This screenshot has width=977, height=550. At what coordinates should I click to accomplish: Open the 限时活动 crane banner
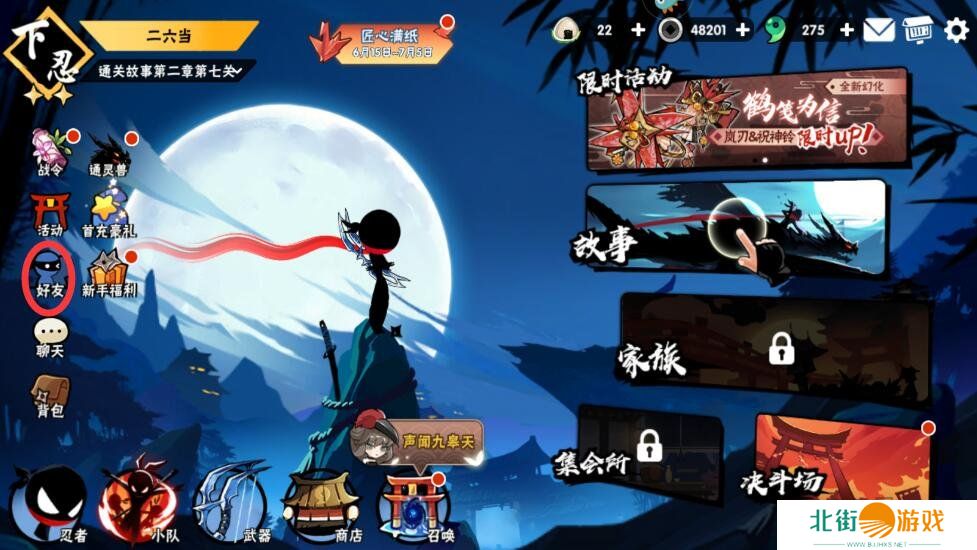(748, 118)
